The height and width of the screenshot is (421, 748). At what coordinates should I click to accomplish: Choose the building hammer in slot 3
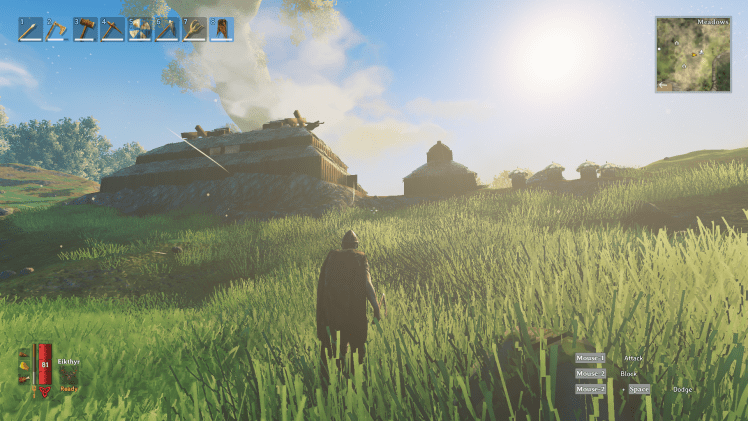pos(85,29)
